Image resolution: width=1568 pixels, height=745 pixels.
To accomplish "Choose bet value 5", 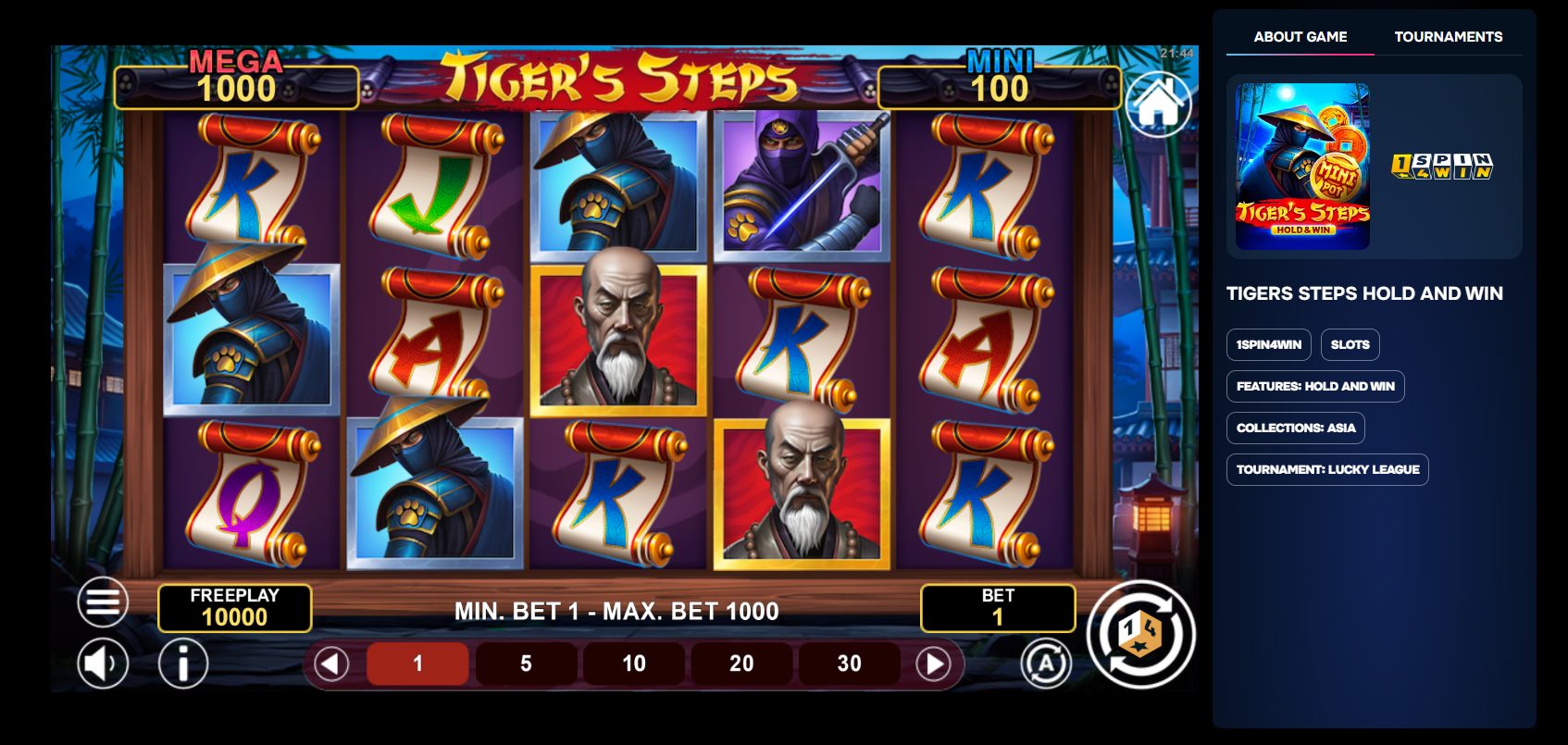I will pos(526,664).
